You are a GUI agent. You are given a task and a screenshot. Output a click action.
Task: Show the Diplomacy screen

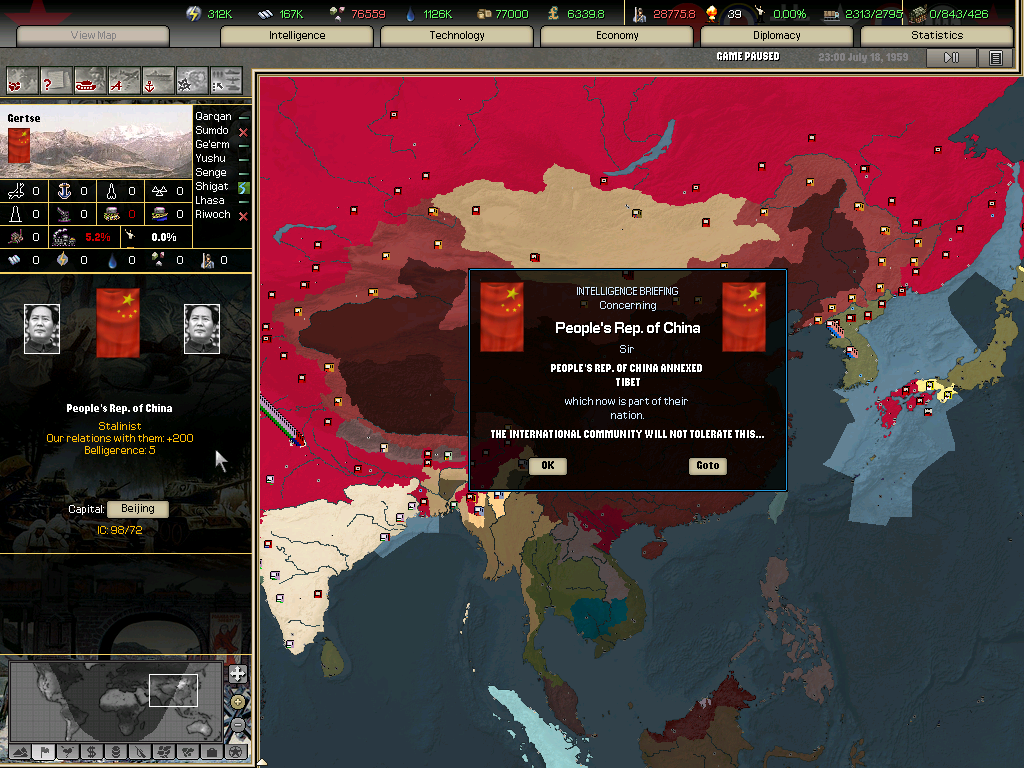point(777,36)
